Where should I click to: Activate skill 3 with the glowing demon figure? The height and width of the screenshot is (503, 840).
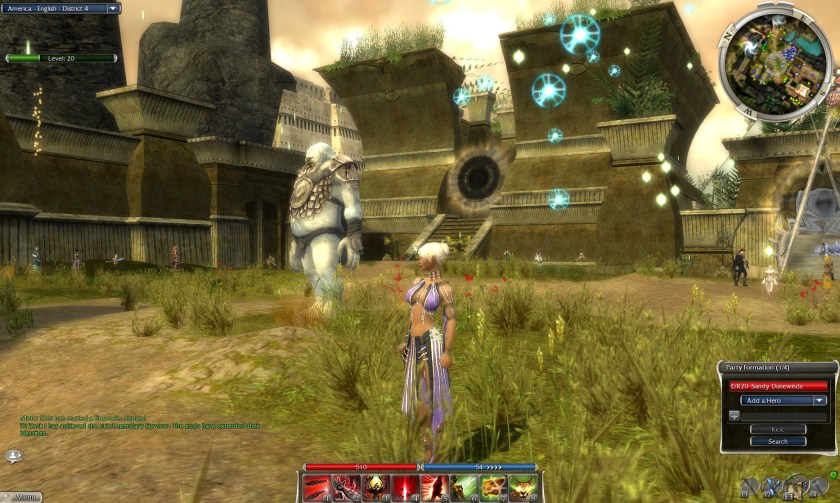click(378, 488)
